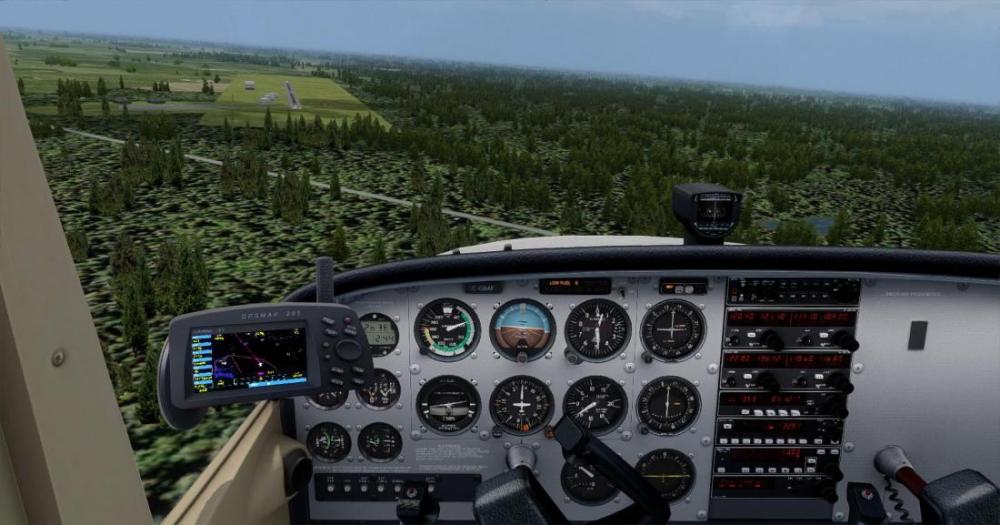Toggle the digital clock on the panel
Viewport: 1000px width, 525px height.
coord(379,334)
